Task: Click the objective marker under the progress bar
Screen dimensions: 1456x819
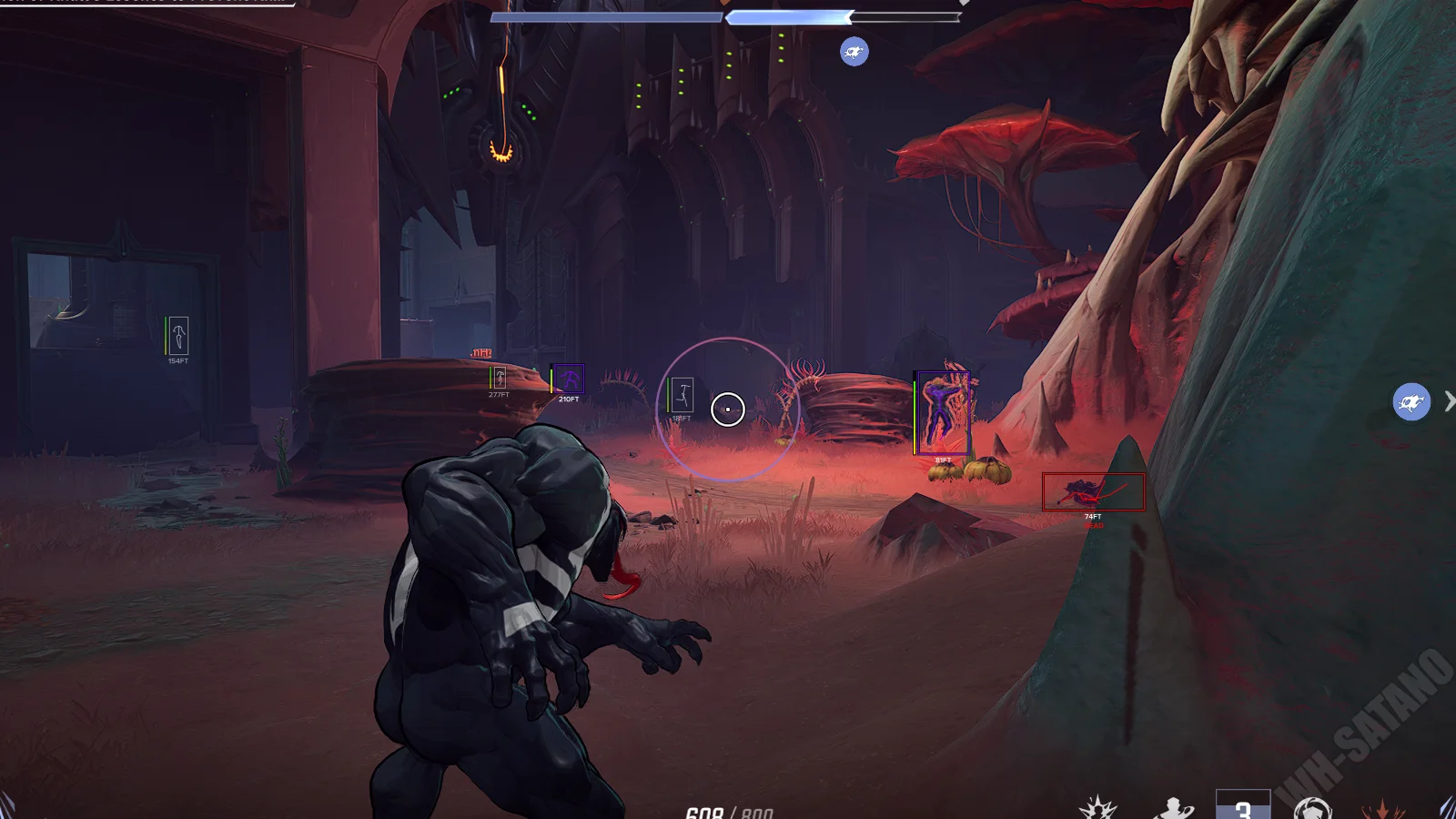Action: tap(854, 52)
